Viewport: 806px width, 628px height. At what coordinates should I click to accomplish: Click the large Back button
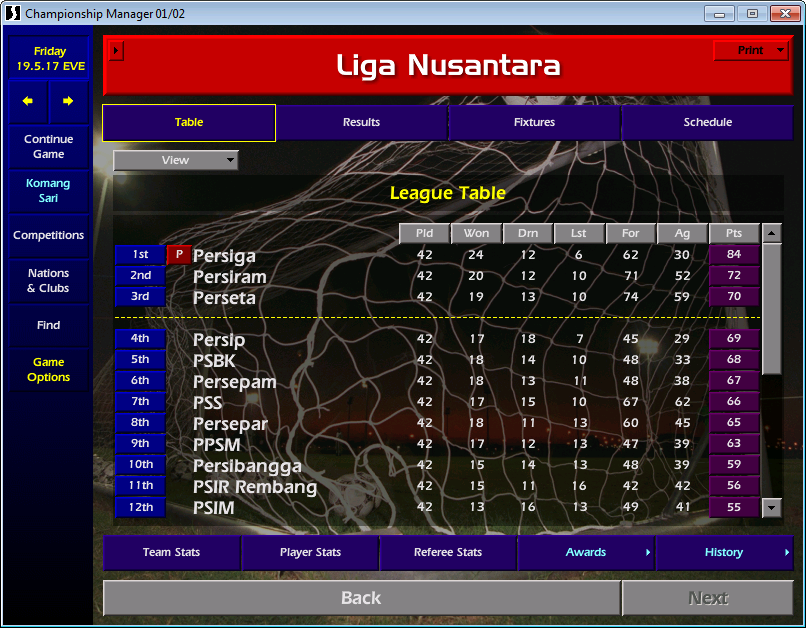coord(361,598)
